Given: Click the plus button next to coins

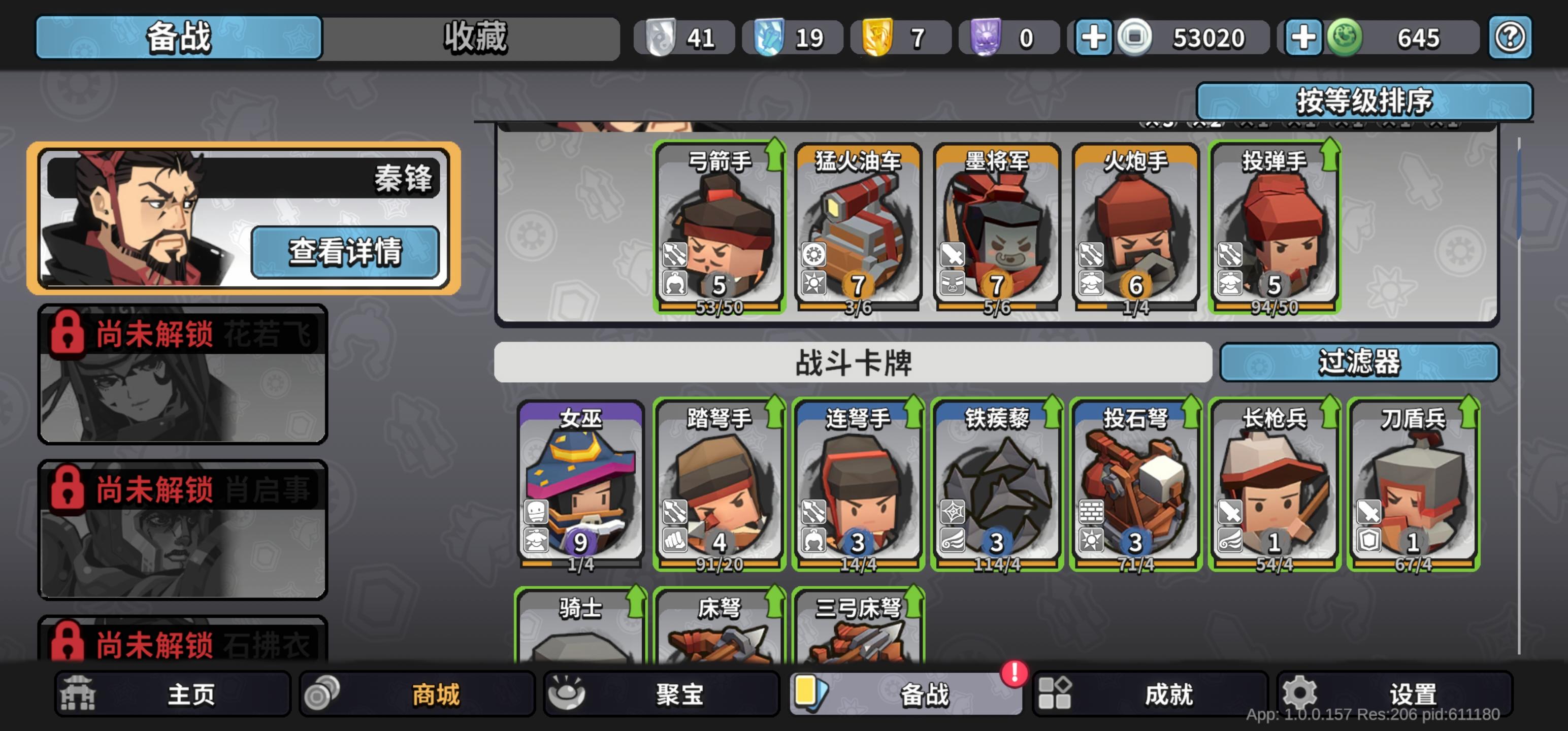Looking at the screenshot, I should (1093, 38).
